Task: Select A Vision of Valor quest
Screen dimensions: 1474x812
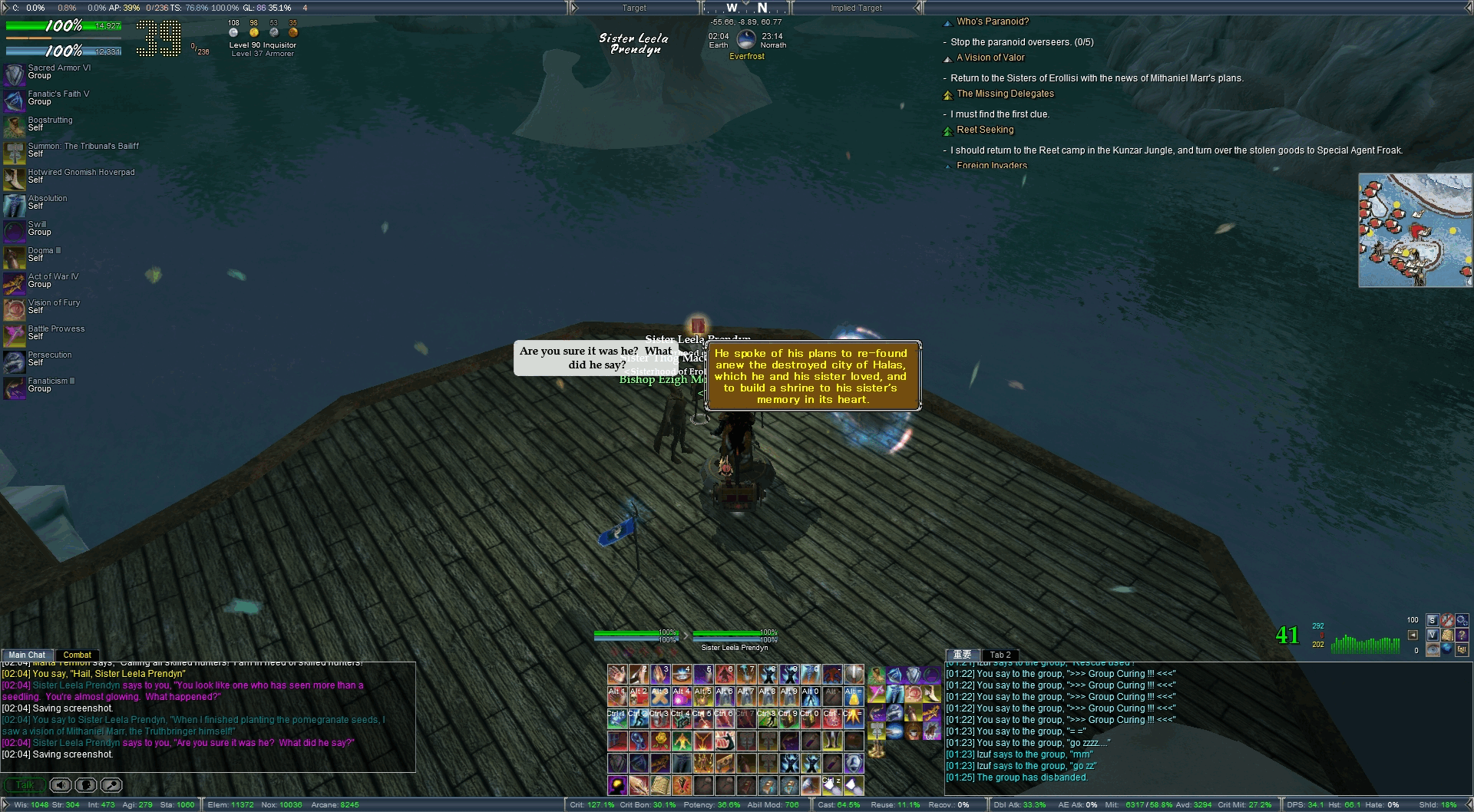Action: coord(990,58)
